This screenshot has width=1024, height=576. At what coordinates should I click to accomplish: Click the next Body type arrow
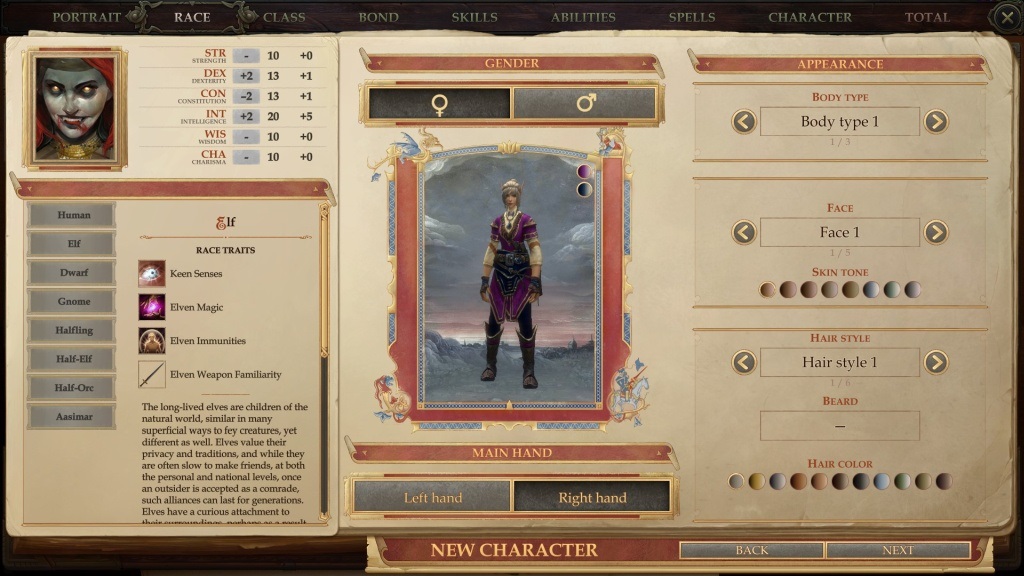pyautogui.click(x=935, y=122)
